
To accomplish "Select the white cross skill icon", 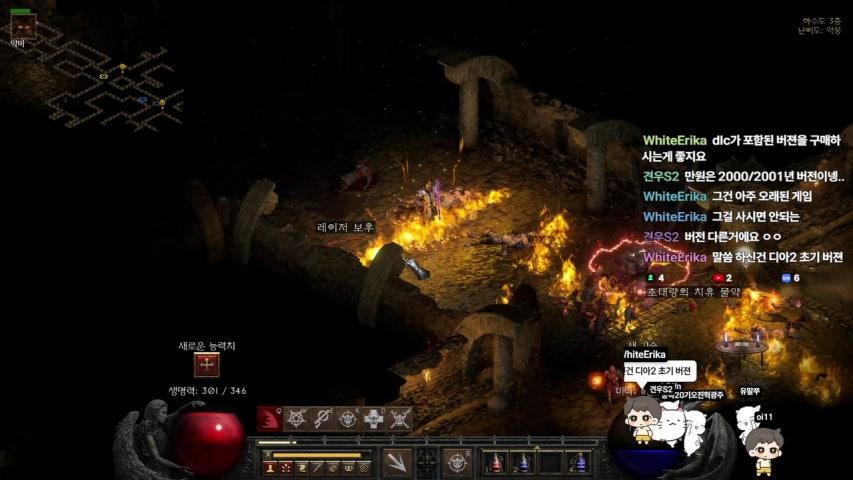I will 374,418.
